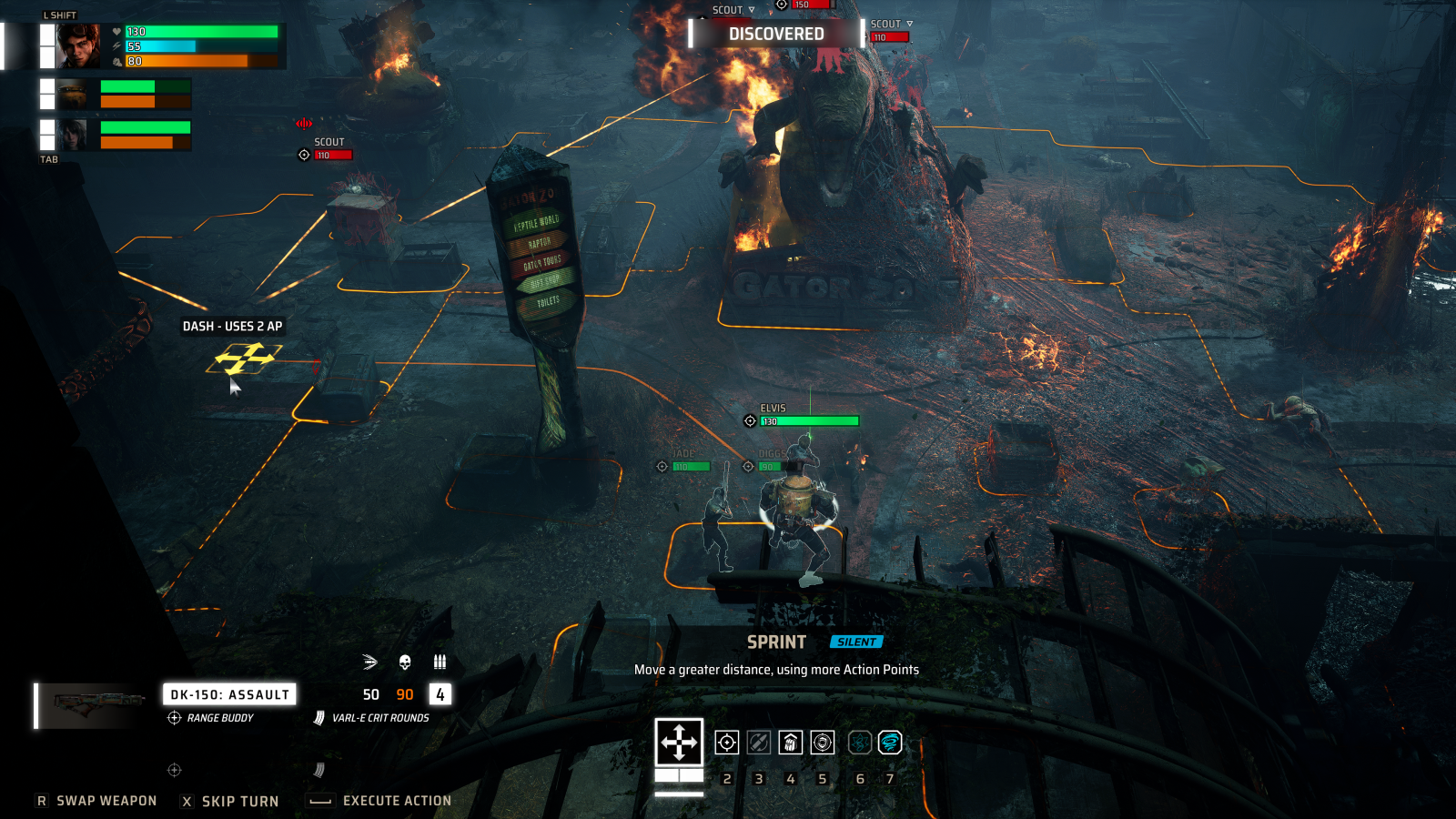Screen dimensions: 1456x819
Task: Activate the shield overwatch ability
Action: (x=822, y=743)
